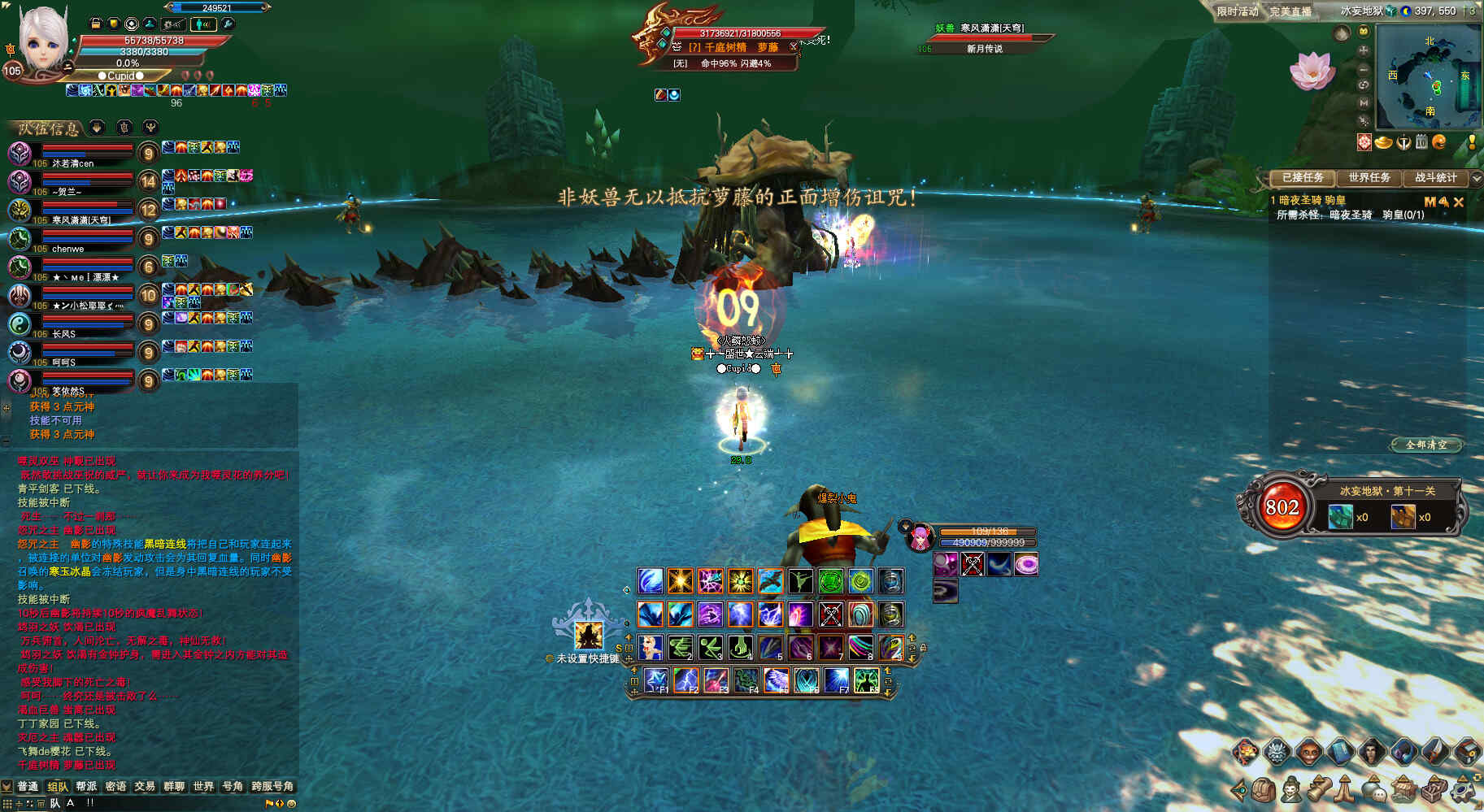
Task: Open the 战斗统计 combat statistics tab
Action: click(1435, 177)
